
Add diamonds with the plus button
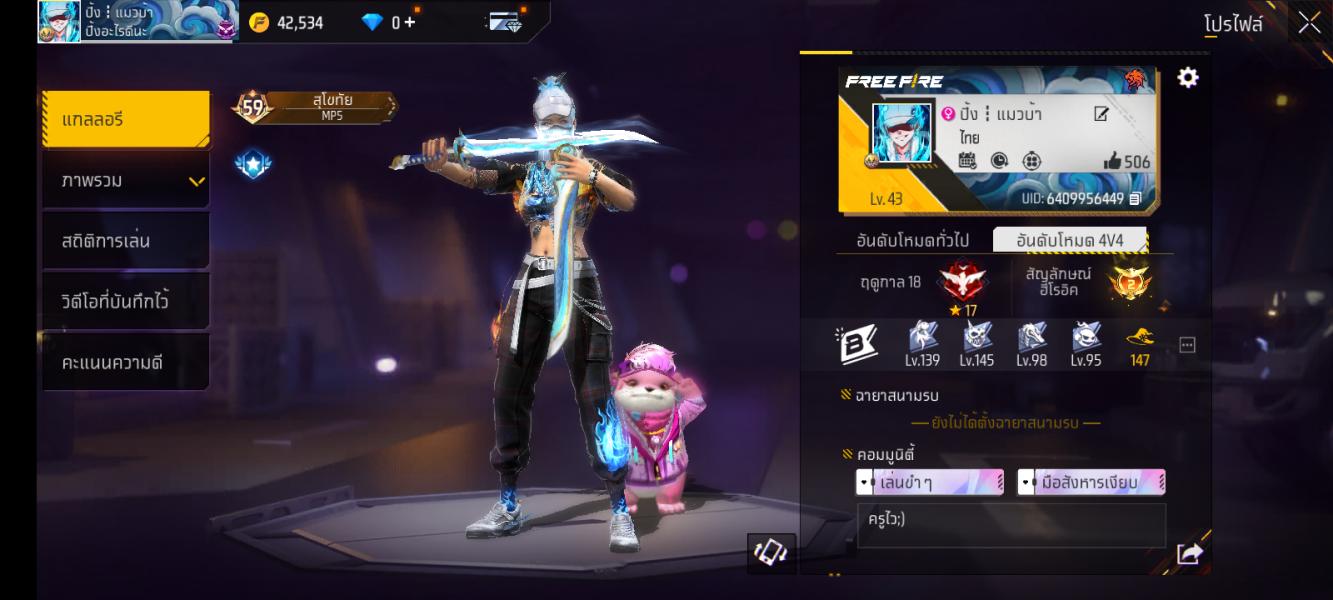[410, 22]
